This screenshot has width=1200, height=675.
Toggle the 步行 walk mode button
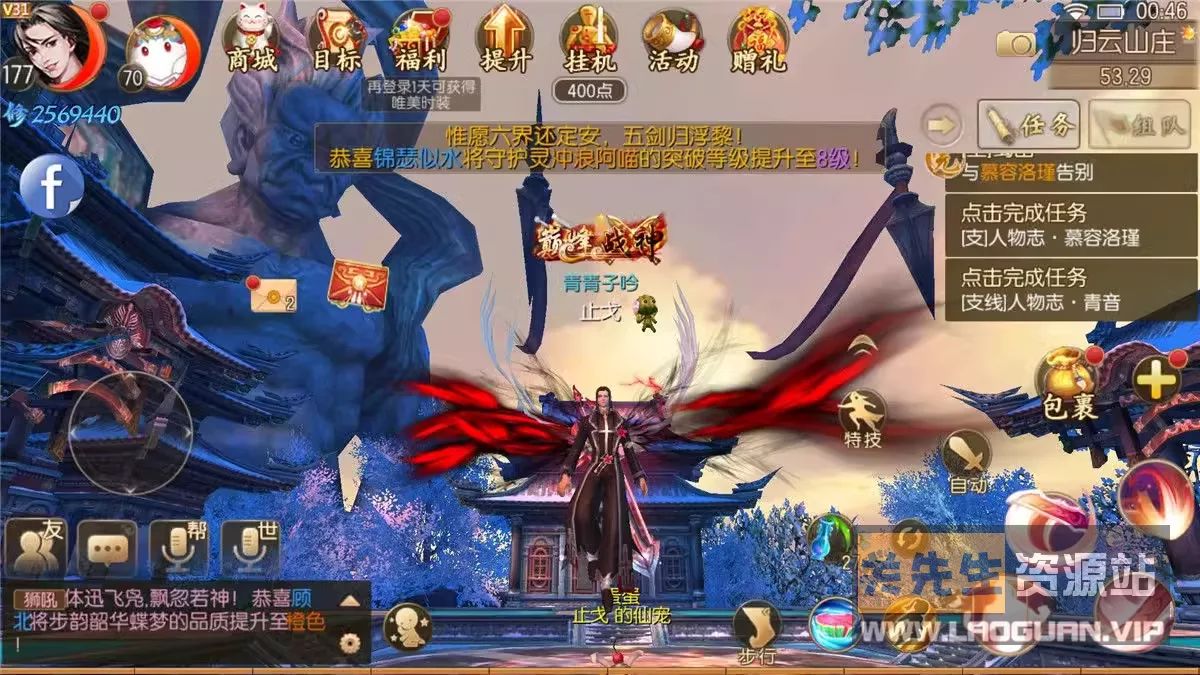coord(756,631)
